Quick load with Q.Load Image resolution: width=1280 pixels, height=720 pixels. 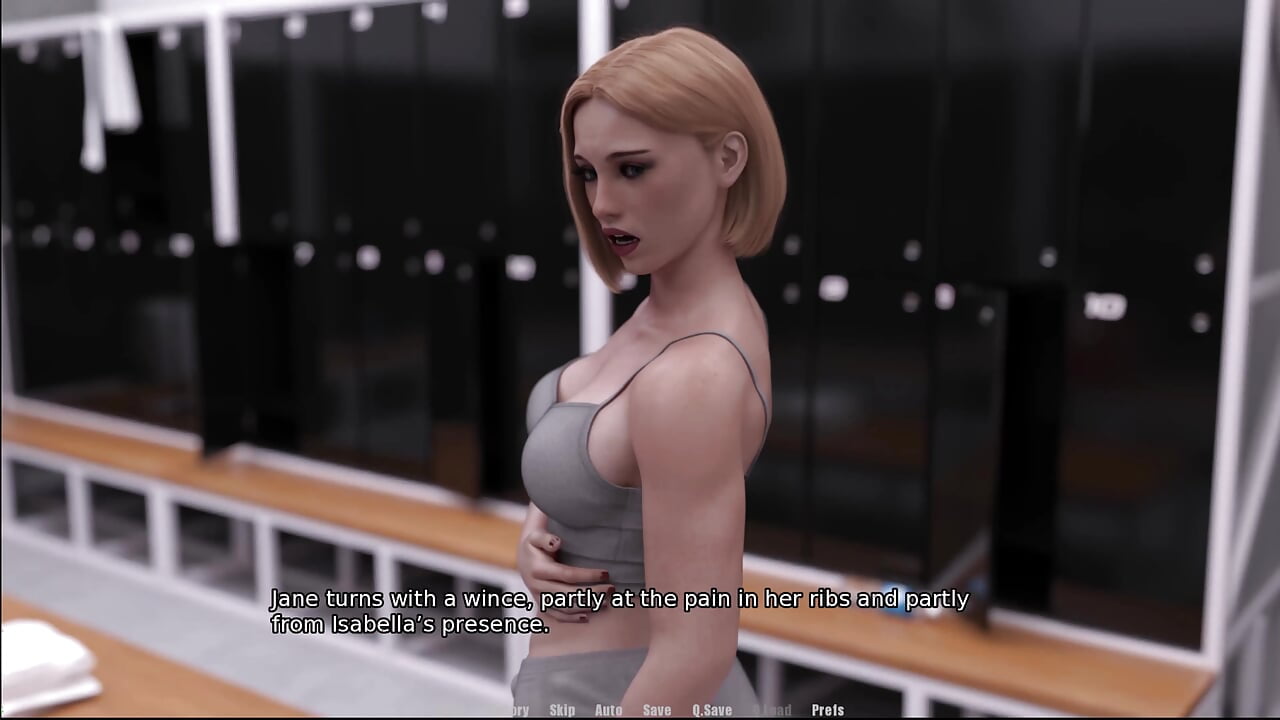point(771,710)
